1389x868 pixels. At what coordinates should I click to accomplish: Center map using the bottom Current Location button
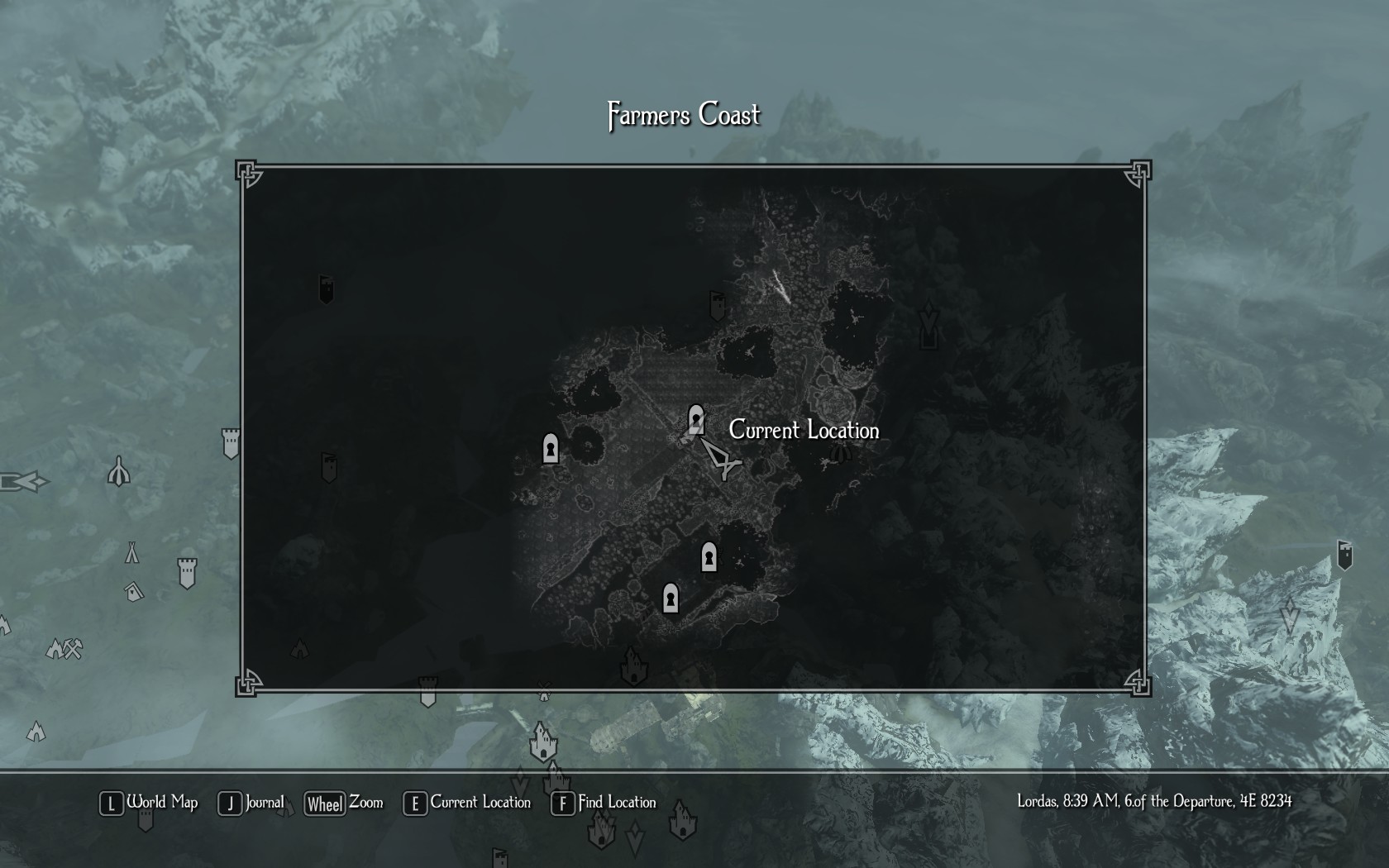(467, 803)
